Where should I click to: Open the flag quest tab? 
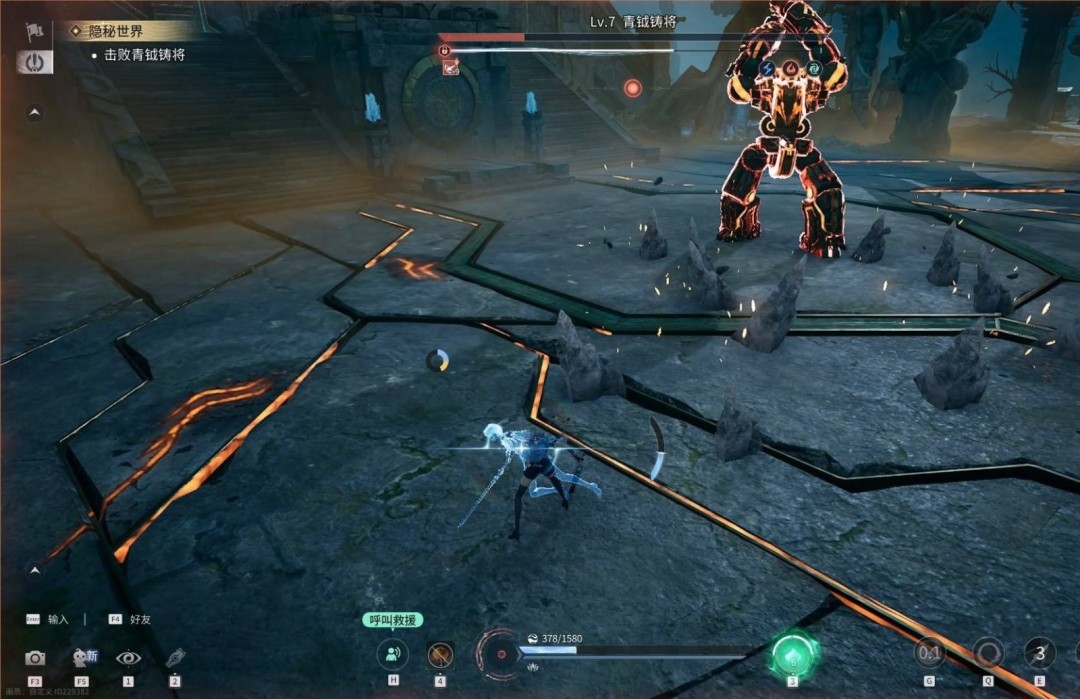35,33
